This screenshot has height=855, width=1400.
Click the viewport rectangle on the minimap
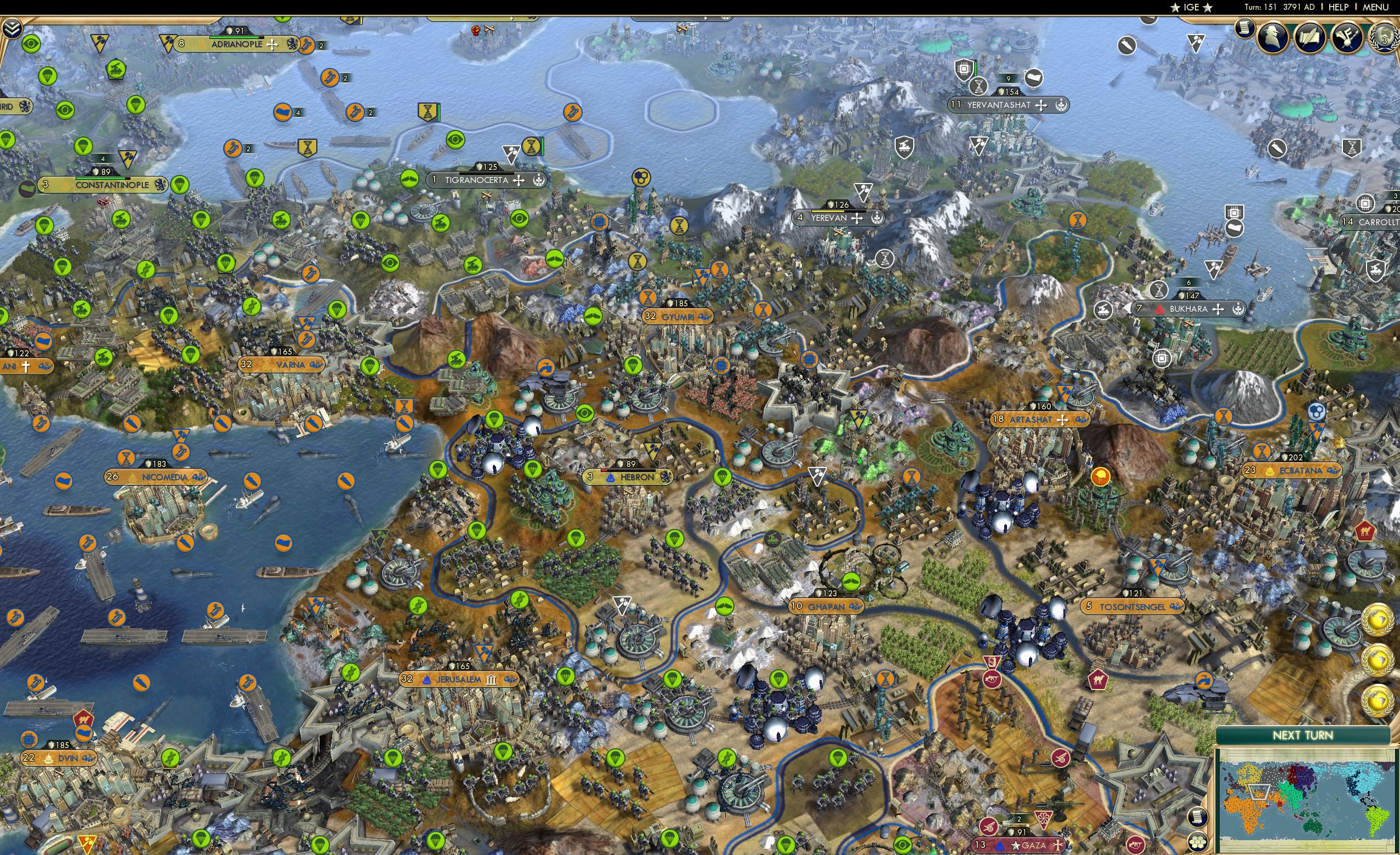tap(1259, 793)
